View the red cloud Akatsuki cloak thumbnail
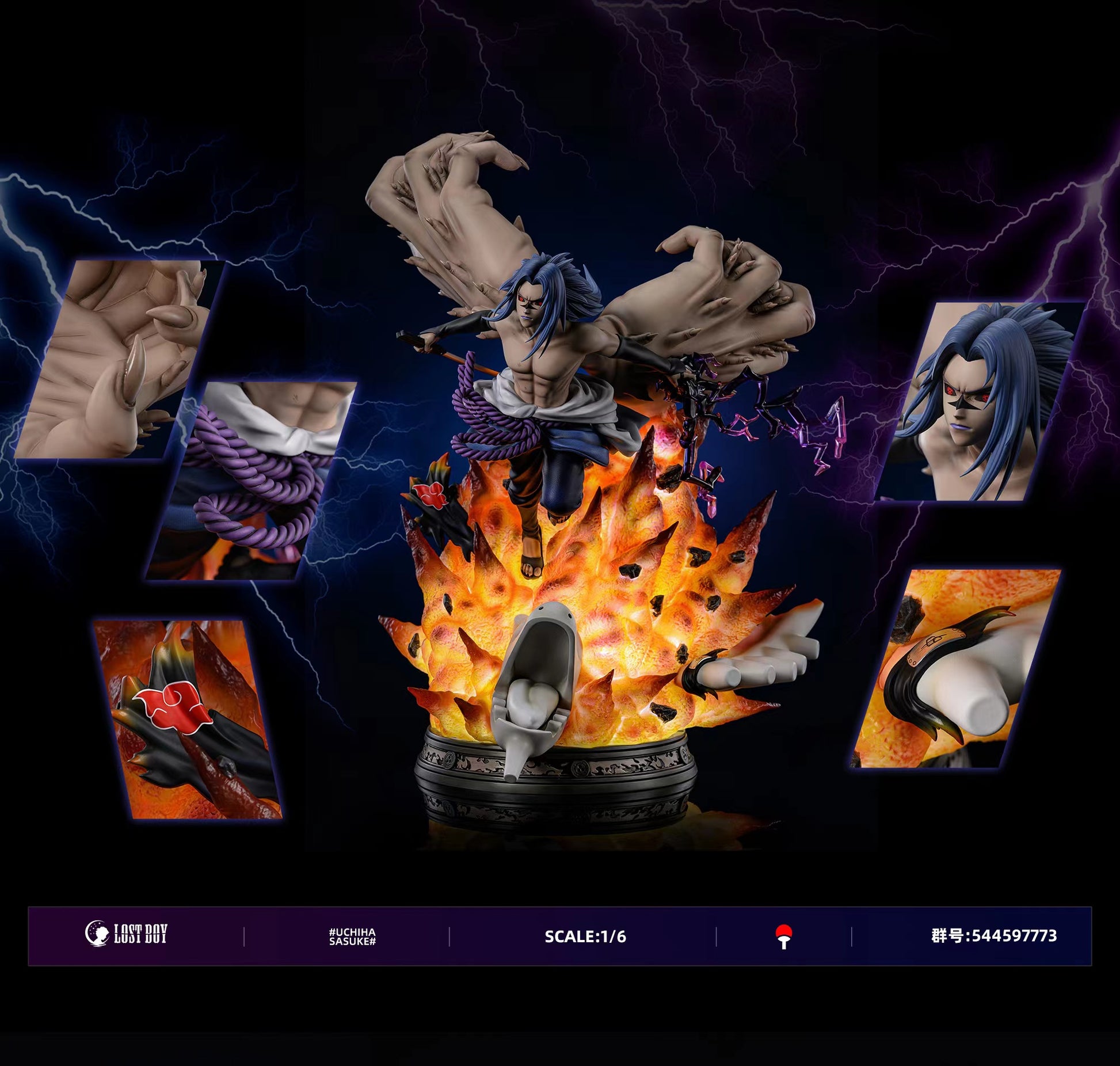 [187, 718]
